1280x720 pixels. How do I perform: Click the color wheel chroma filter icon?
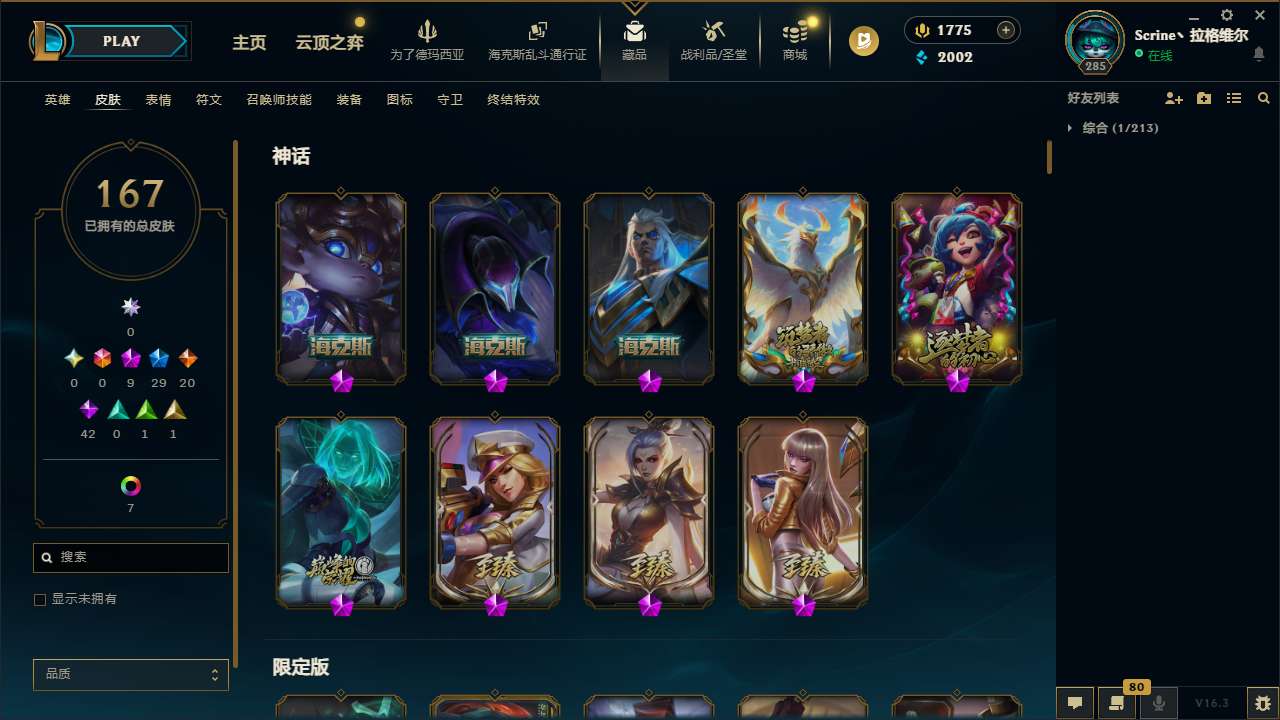130,487
